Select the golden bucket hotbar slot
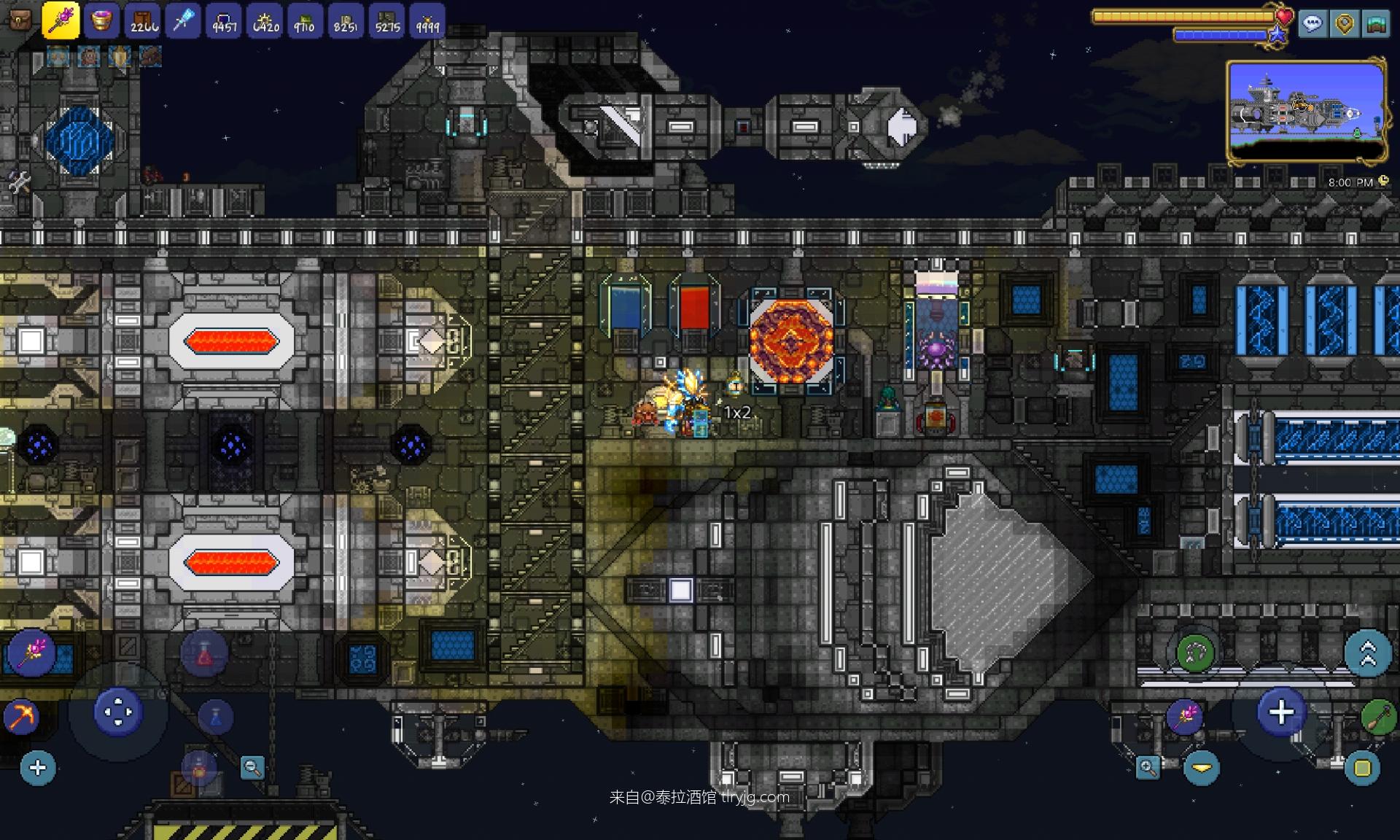This screenshot has height=840, width=1400. (x=101, y=20)
